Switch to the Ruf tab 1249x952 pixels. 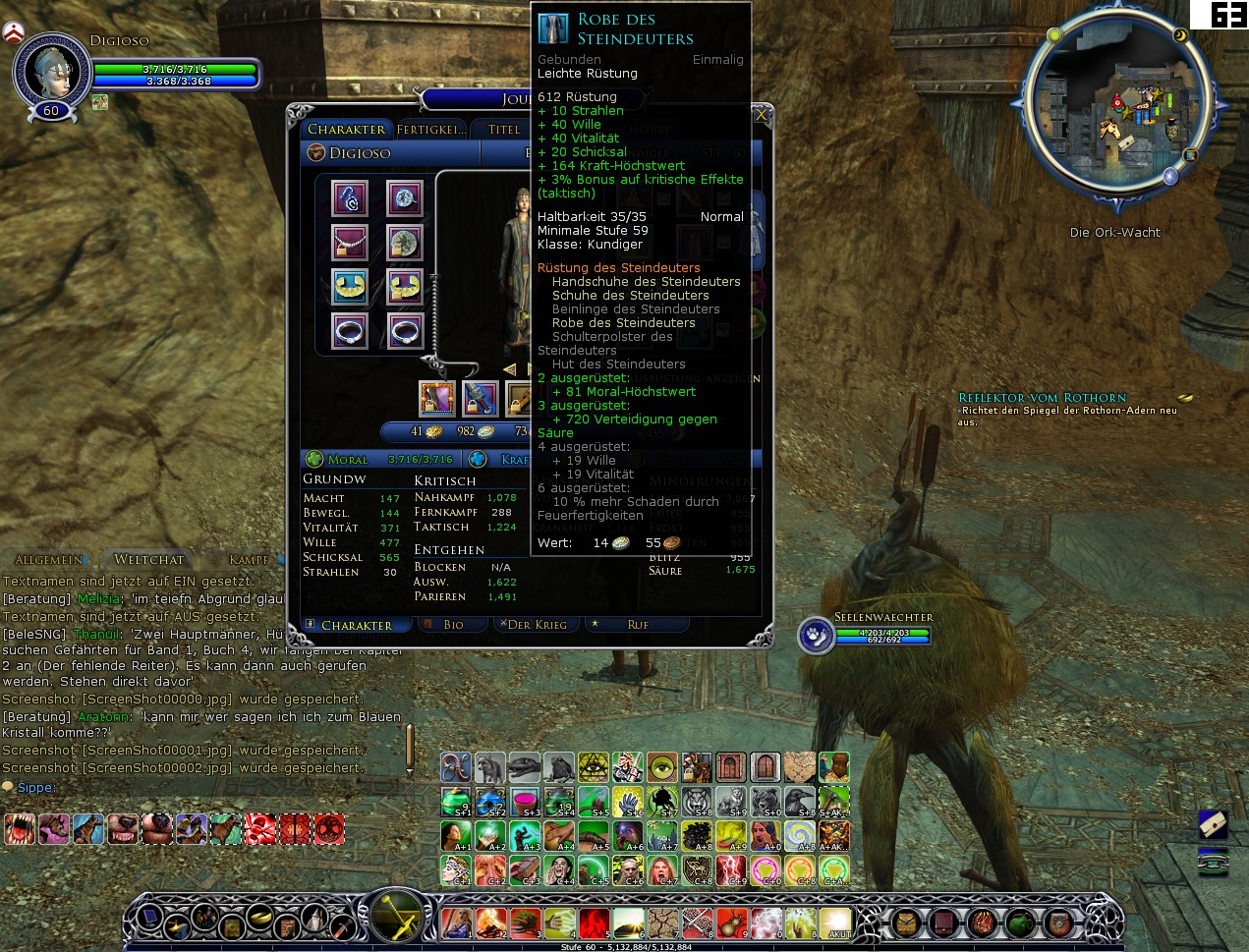[x=638, y=625]
